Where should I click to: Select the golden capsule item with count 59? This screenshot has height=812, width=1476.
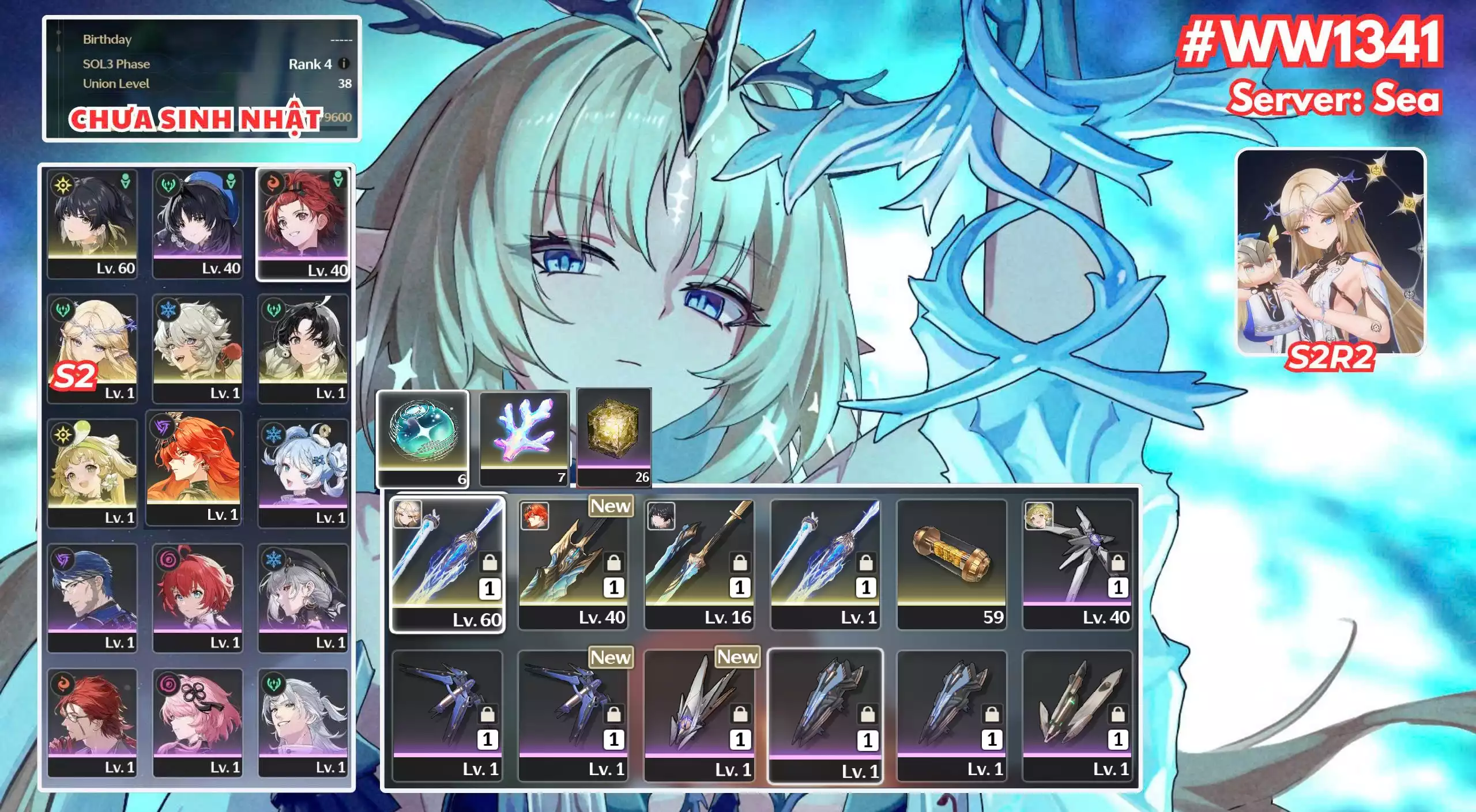(951, 564)
